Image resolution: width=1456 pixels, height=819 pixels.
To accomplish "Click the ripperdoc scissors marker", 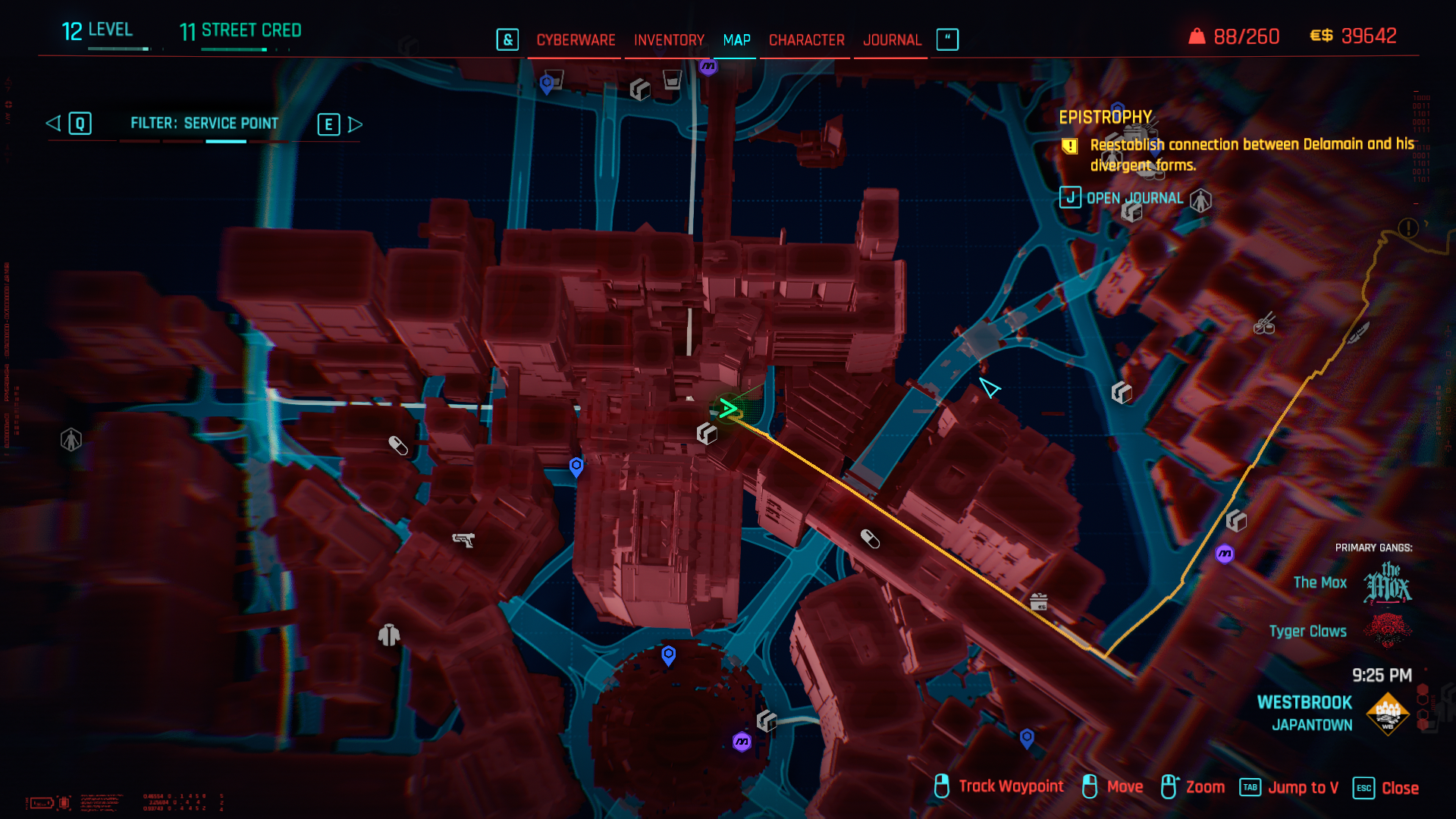I will click(x=1264, y=325).
